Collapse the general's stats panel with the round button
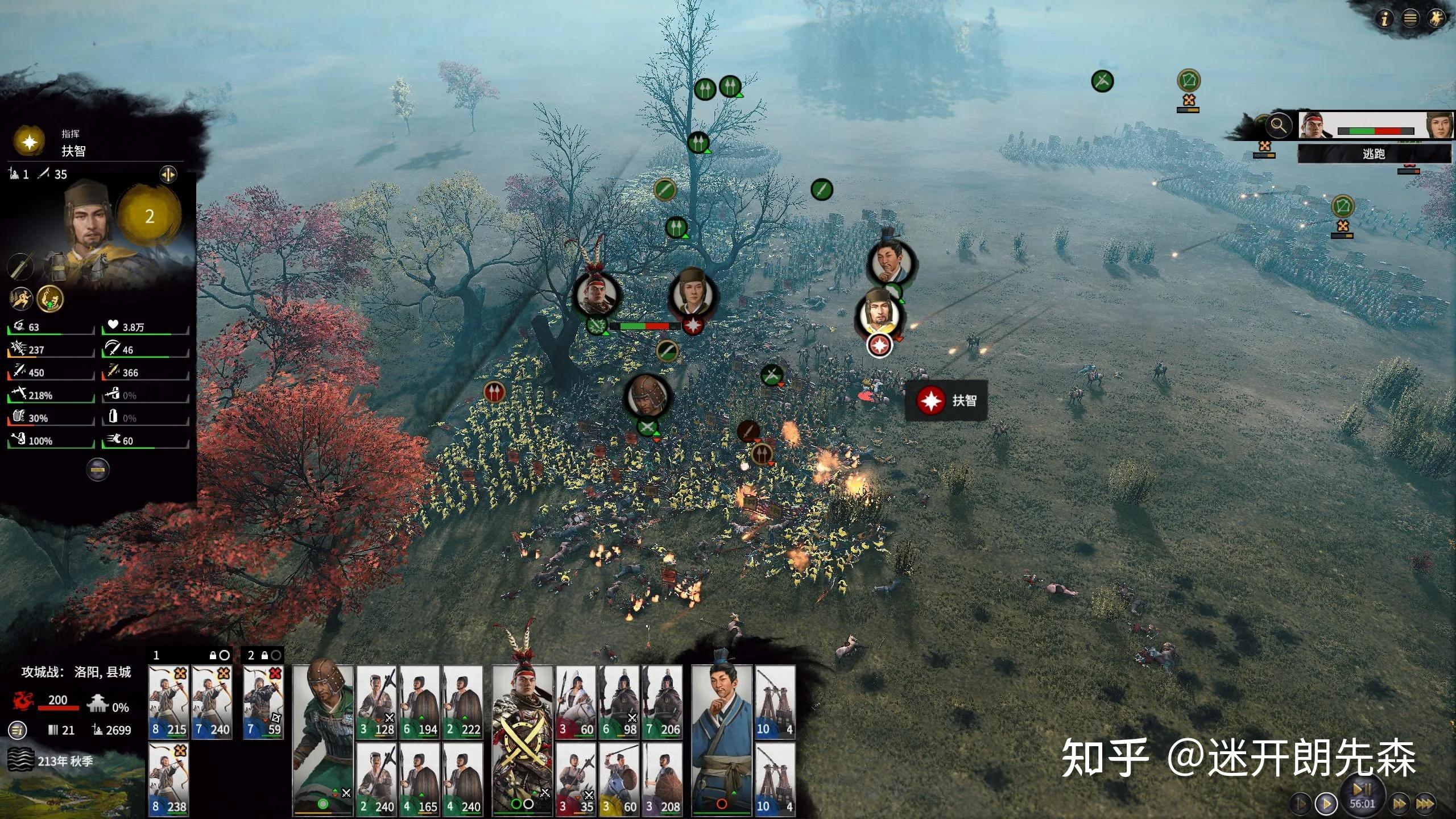The width and height of the screenshot is (1456, 819). 98,470
